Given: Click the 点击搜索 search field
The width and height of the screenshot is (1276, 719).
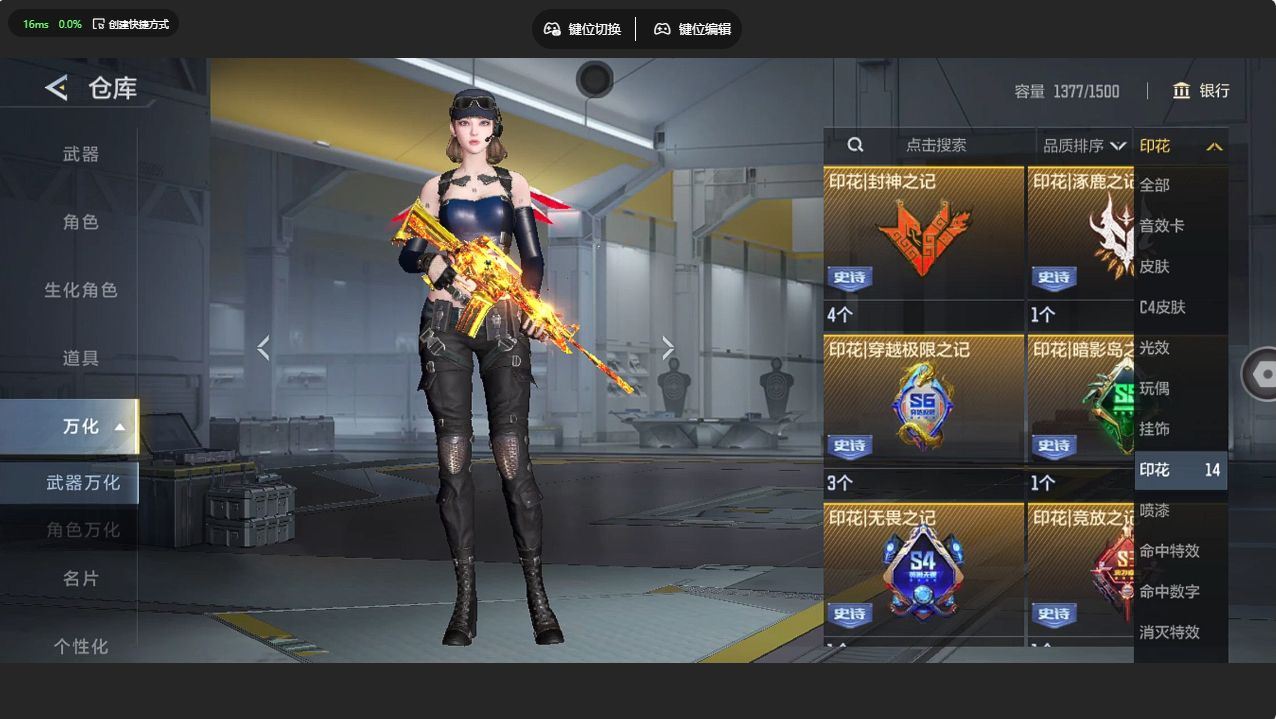Looking at the screenshot, I should (935, 145).
